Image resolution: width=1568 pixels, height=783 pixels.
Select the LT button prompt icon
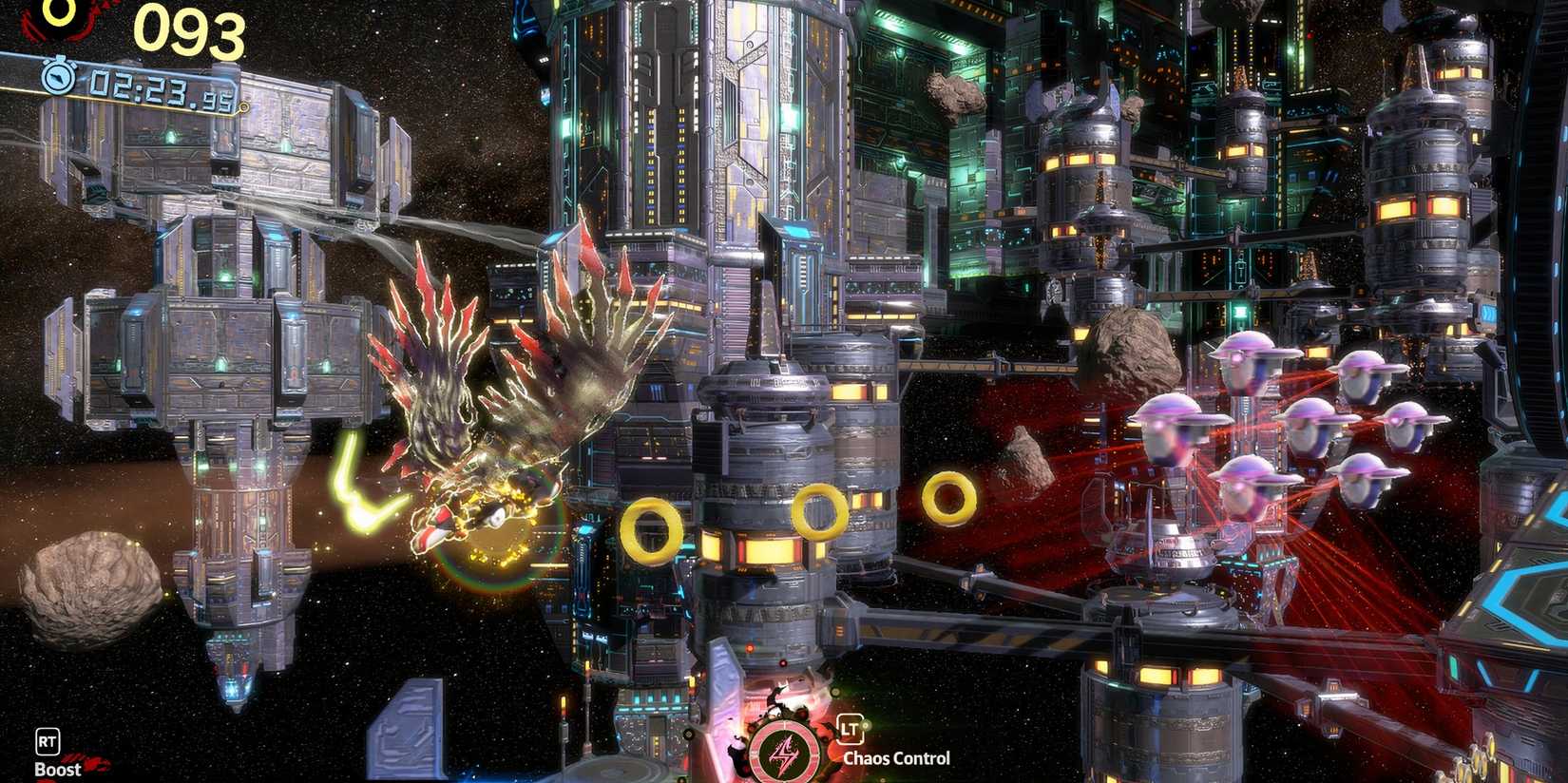coord(851,728)
